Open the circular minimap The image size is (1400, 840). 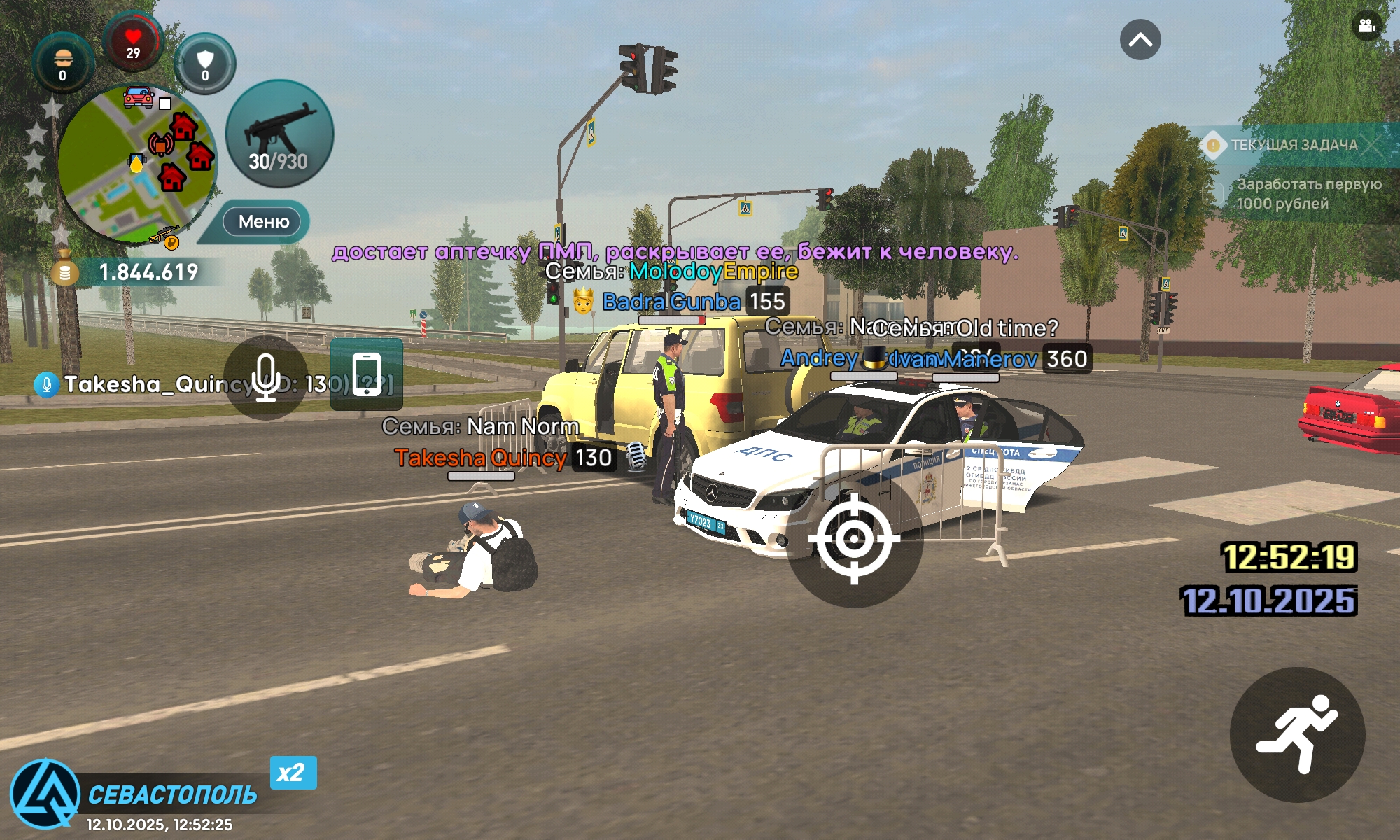click(x=136, y=164)
